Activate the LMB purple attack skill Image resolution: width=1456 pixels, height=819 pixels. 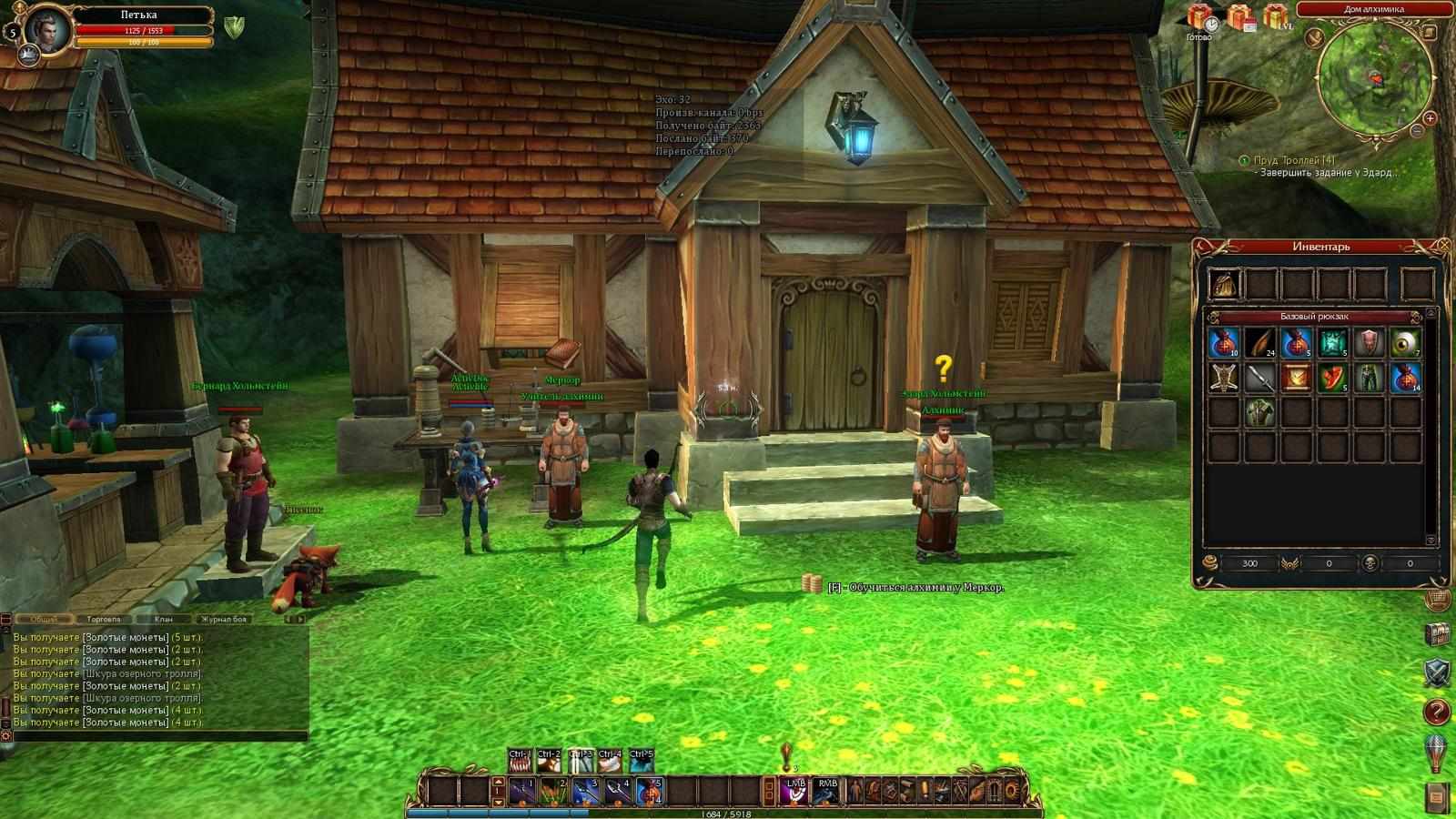click(794, 791)
